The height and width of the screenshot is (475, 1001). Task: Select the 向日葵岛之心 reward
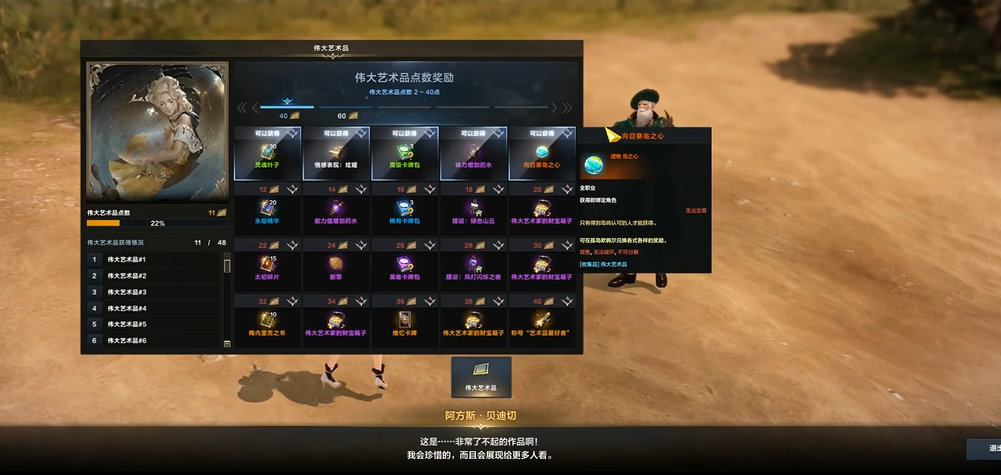[542, 153]
